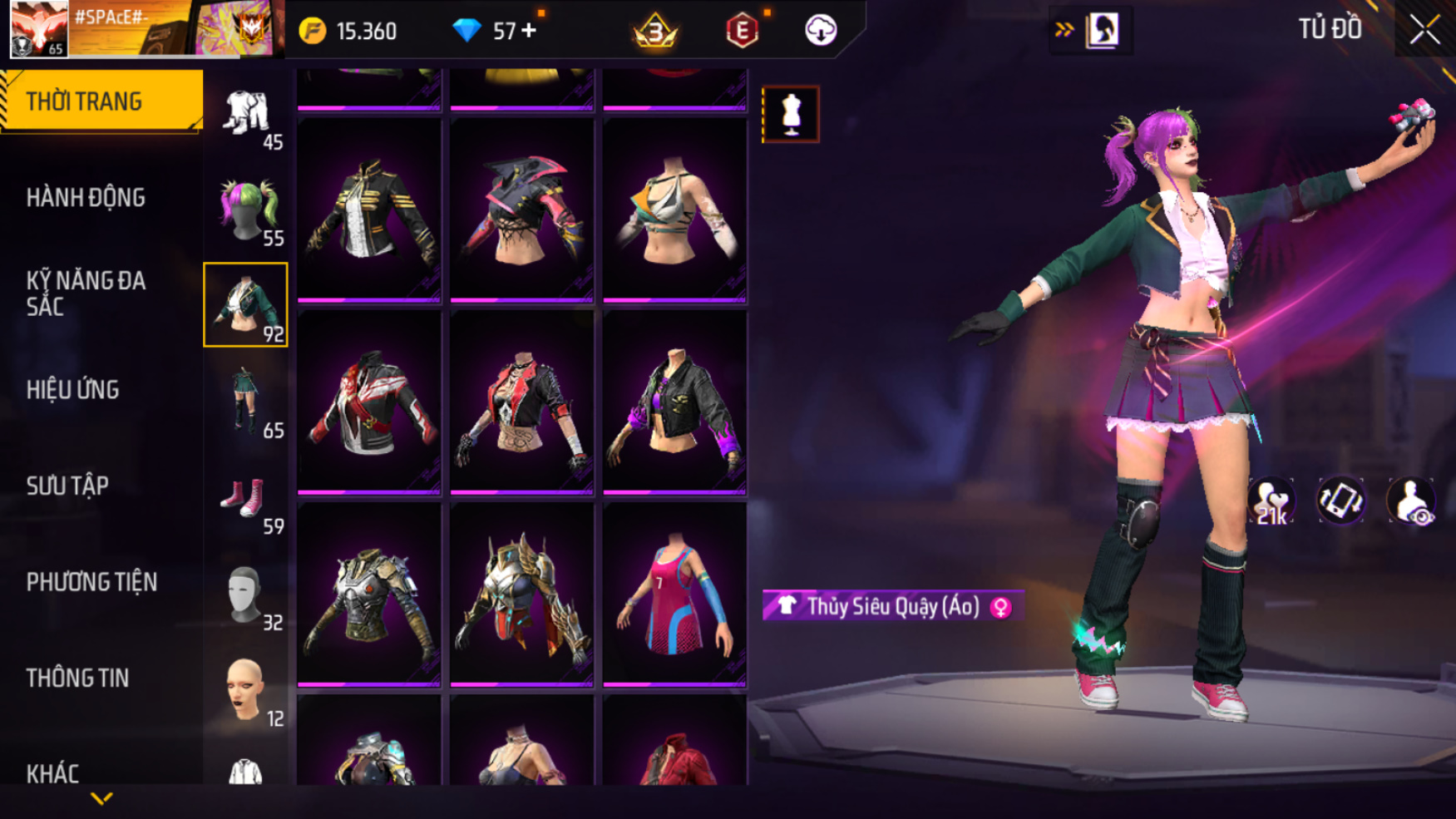The image size is (1456, 819).
Task: Toggle the character view eye icon
Action: tap(1411, 501)
